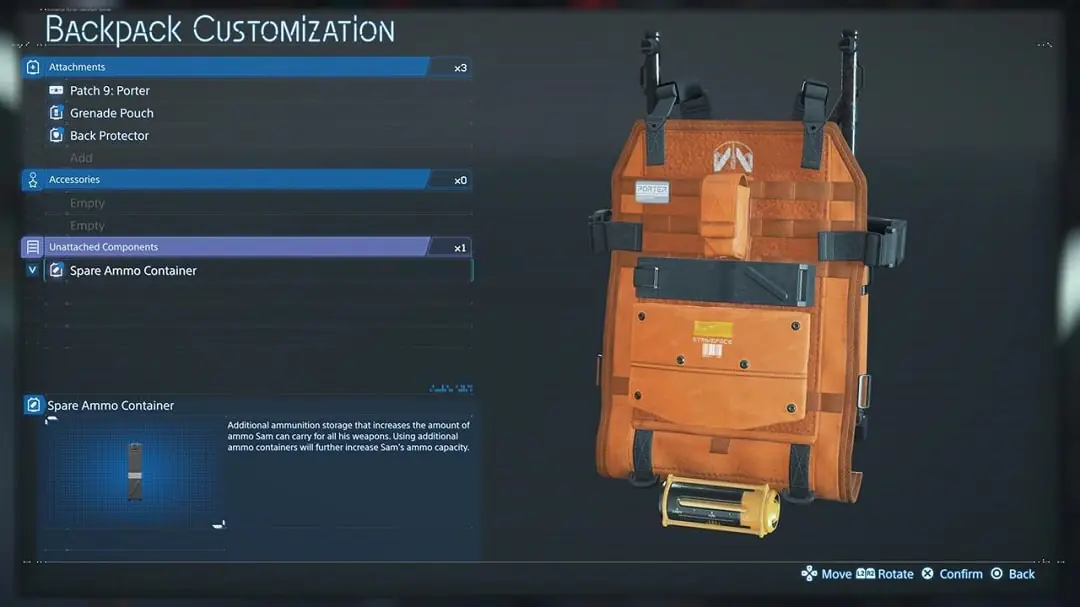Select the Spare Ammo Container component

pyautogui.click(x=133, y=271)
